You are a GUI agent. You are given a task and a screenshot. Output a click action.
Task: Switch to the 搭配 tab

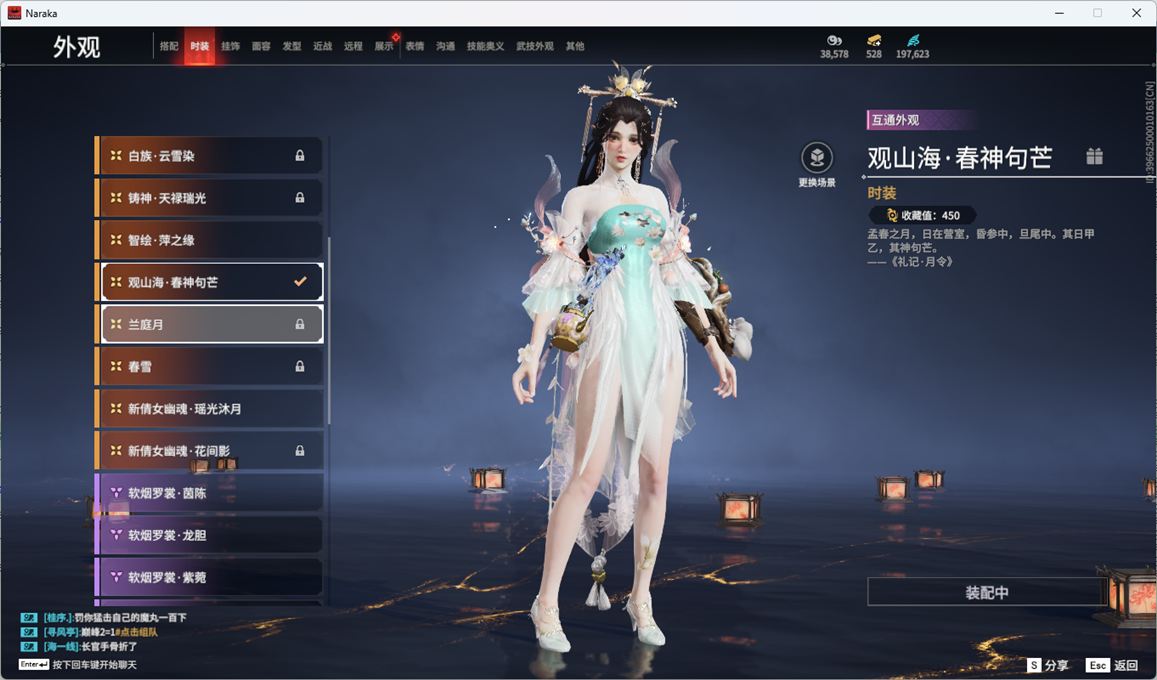[x=169, y=46]
